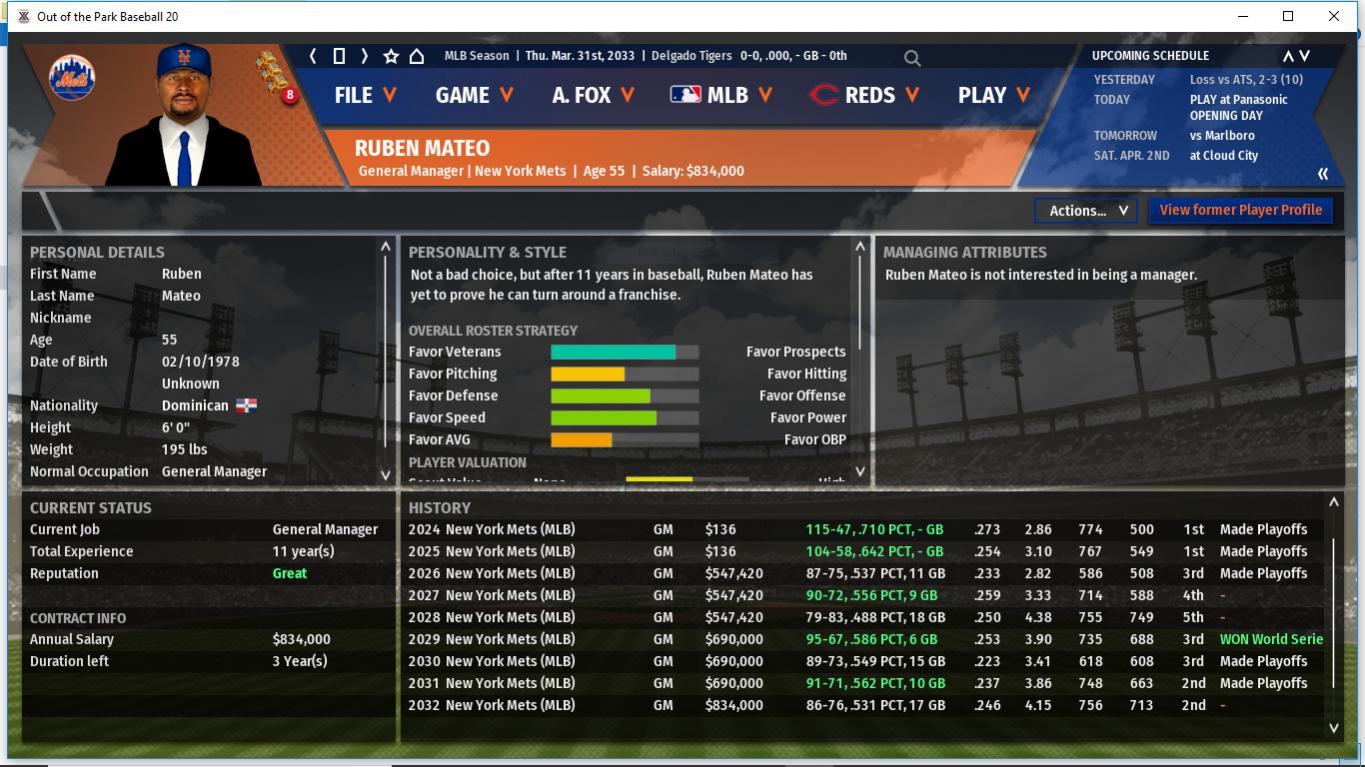
Task: Go forward with the right arrow
Action: (364, 56)
